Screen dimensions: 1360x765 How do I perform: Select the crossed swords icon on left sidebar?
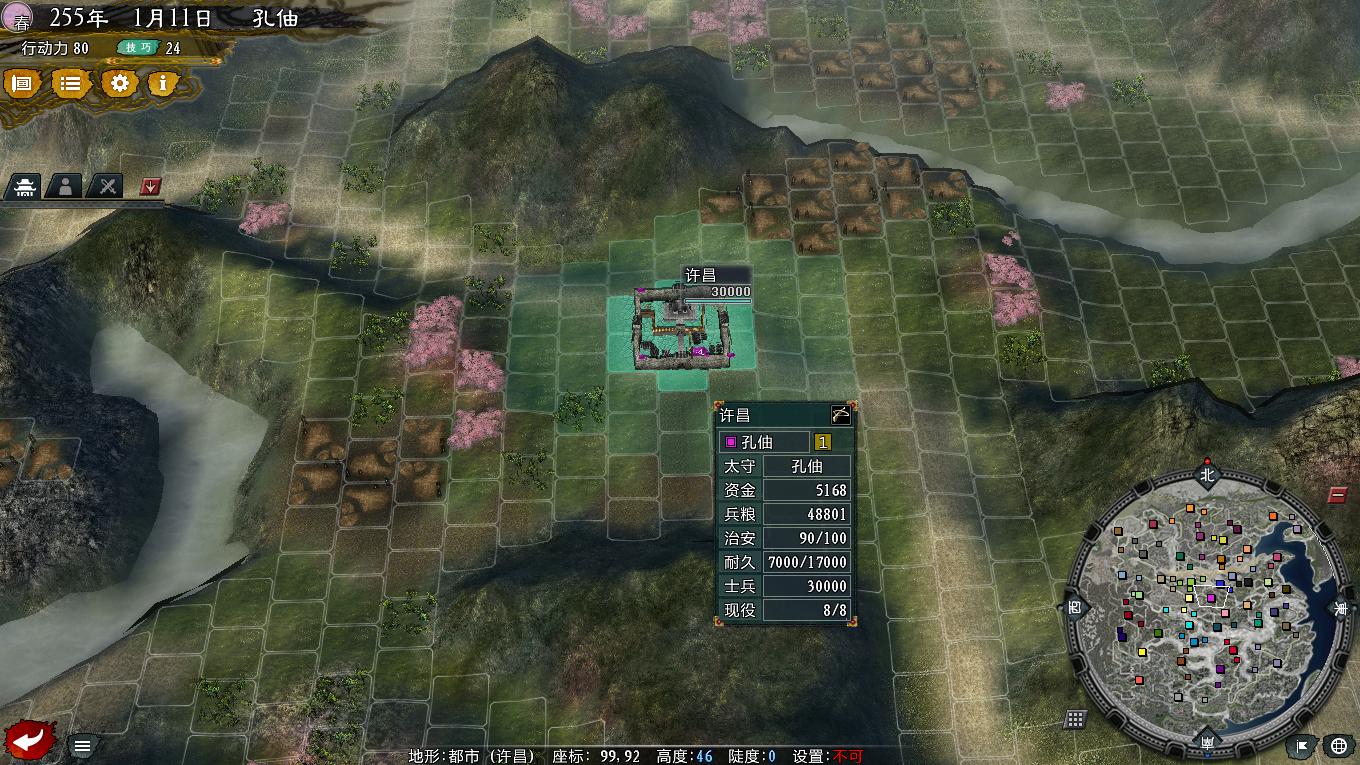point(104,186)
